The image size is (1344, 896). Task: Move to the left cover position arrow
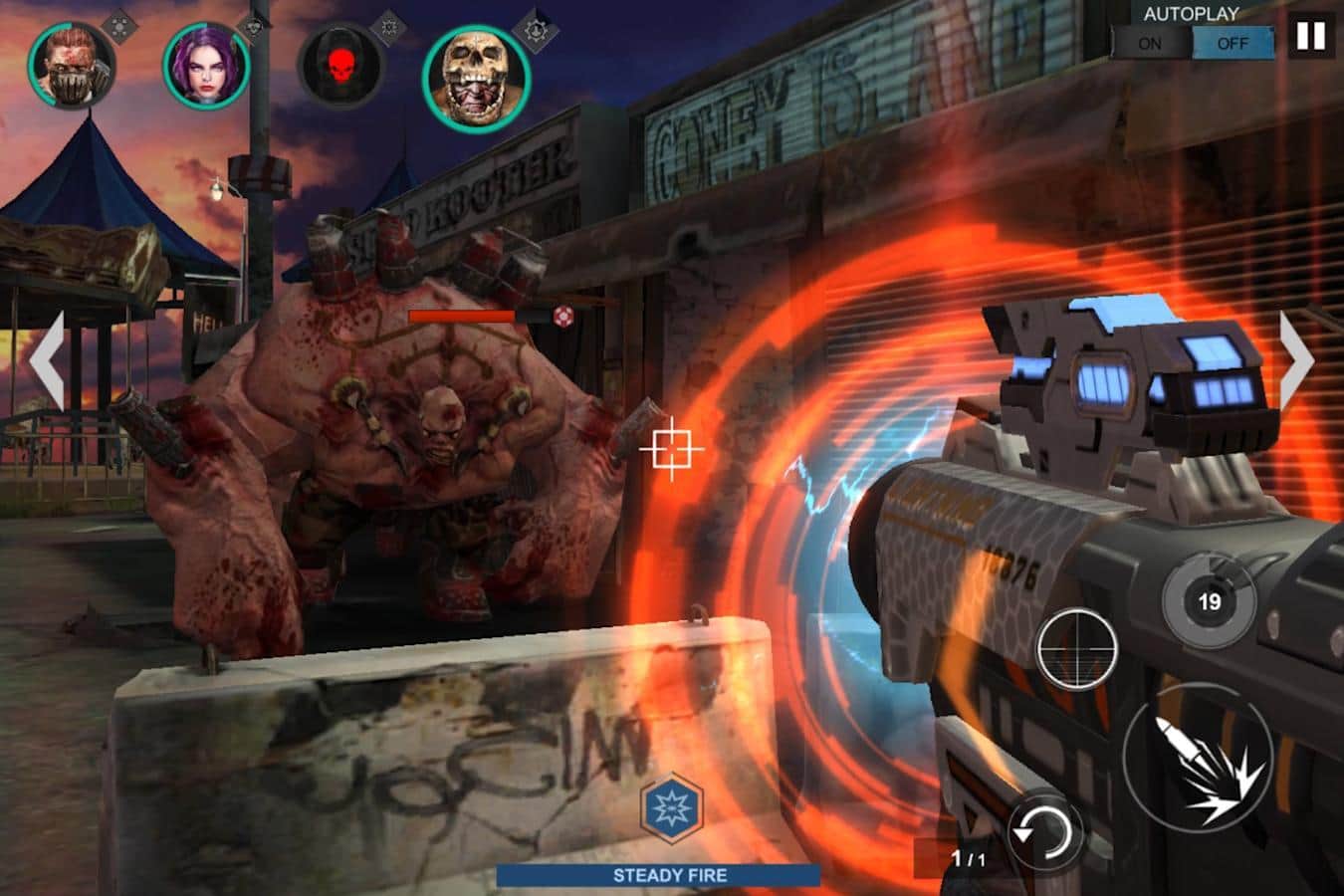click(48, 360)
